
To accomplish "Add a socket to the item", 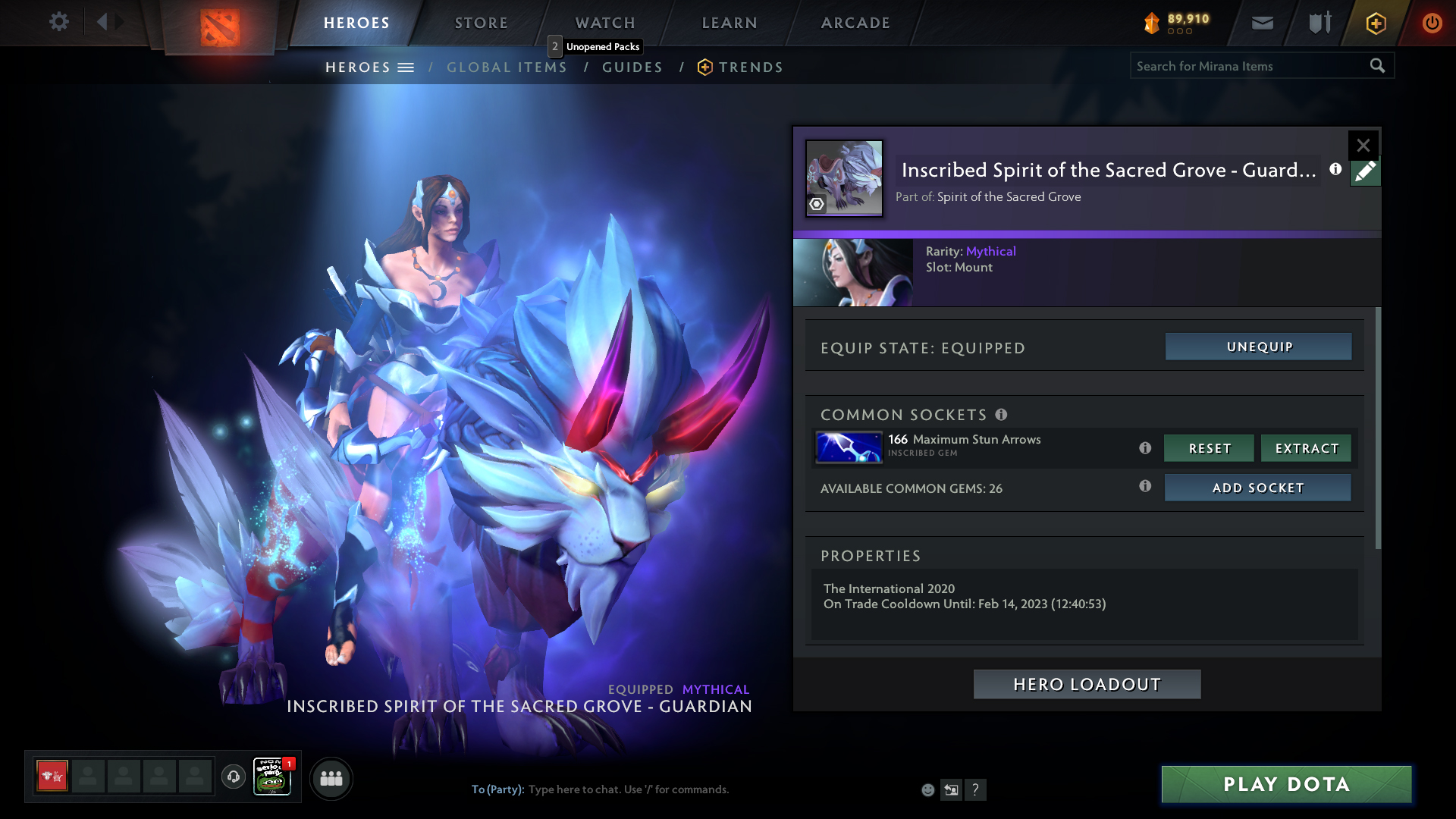I will (1257, 488).
